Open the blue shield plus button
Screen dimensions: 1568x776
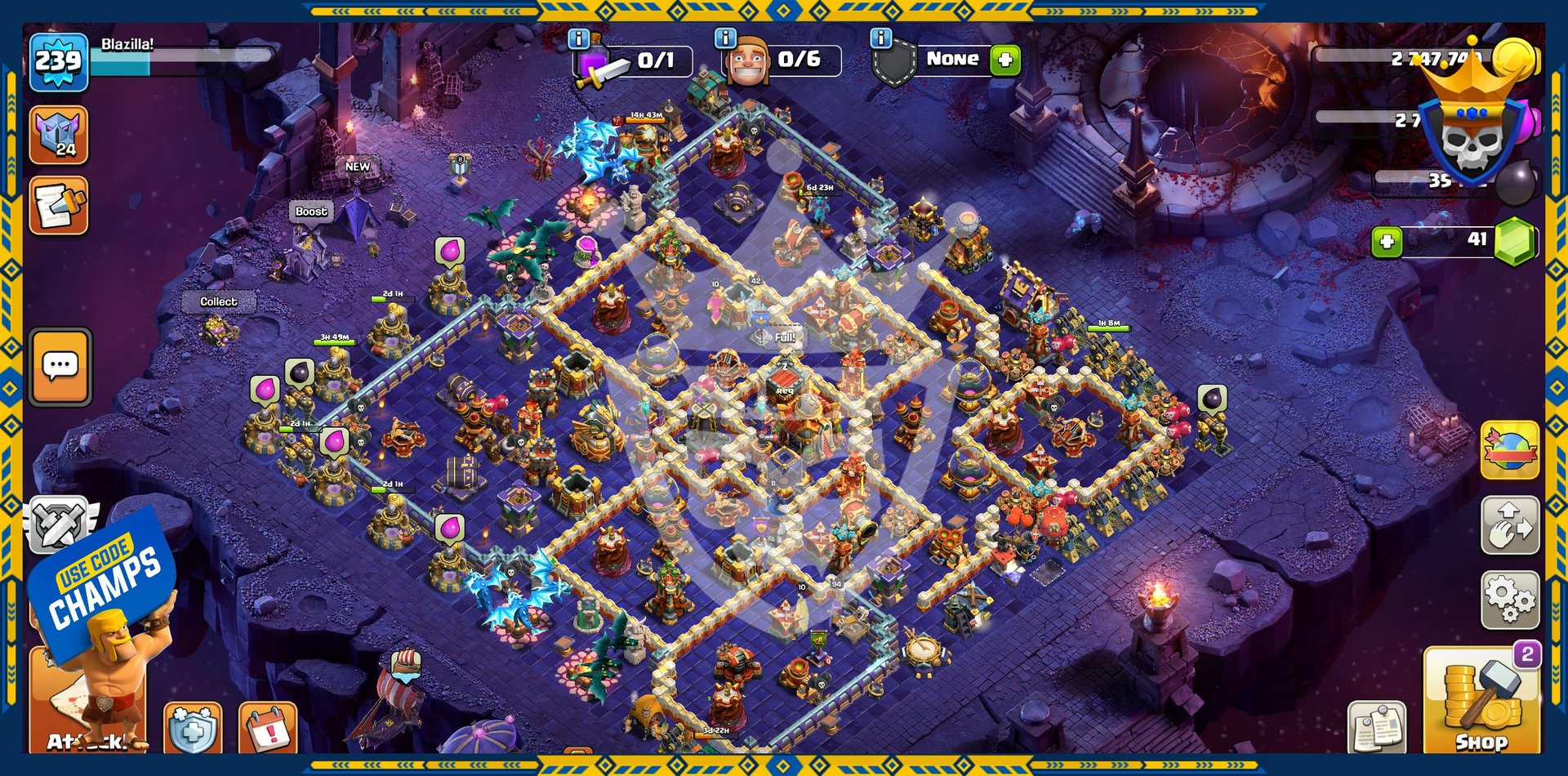(x=193, y=729)
